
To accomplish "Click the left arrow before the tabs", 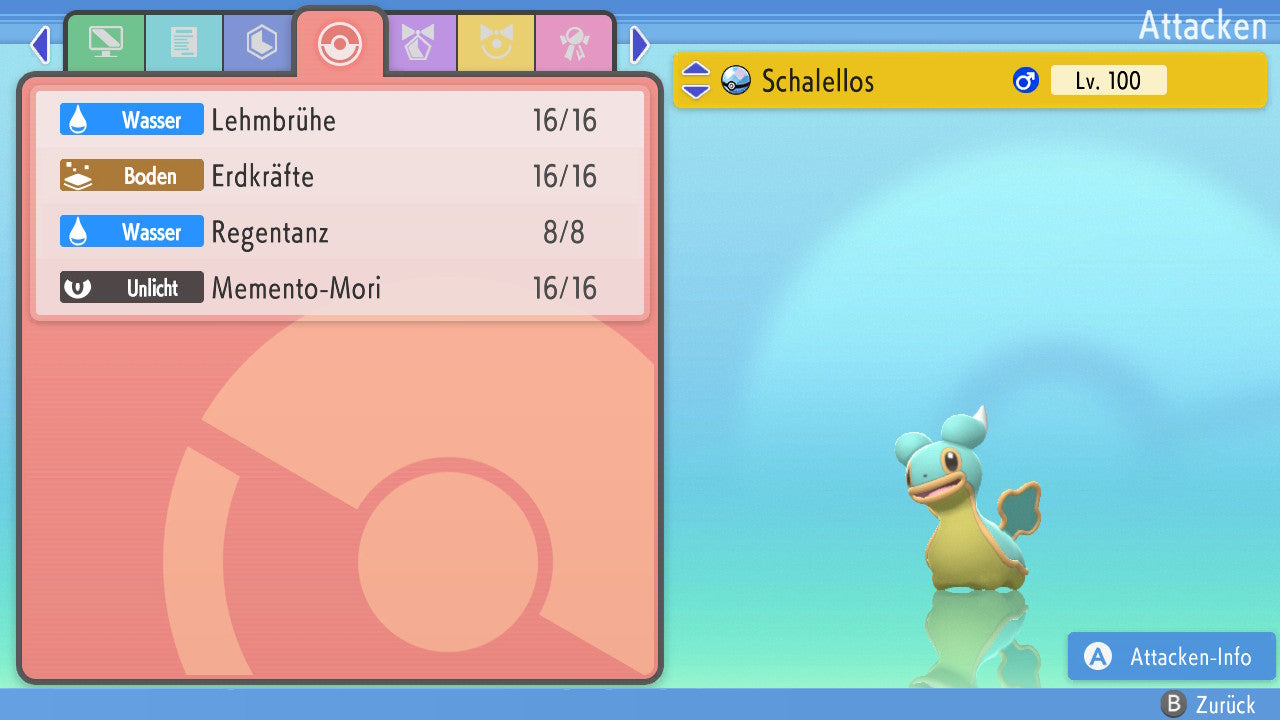I will coord(40,44).
